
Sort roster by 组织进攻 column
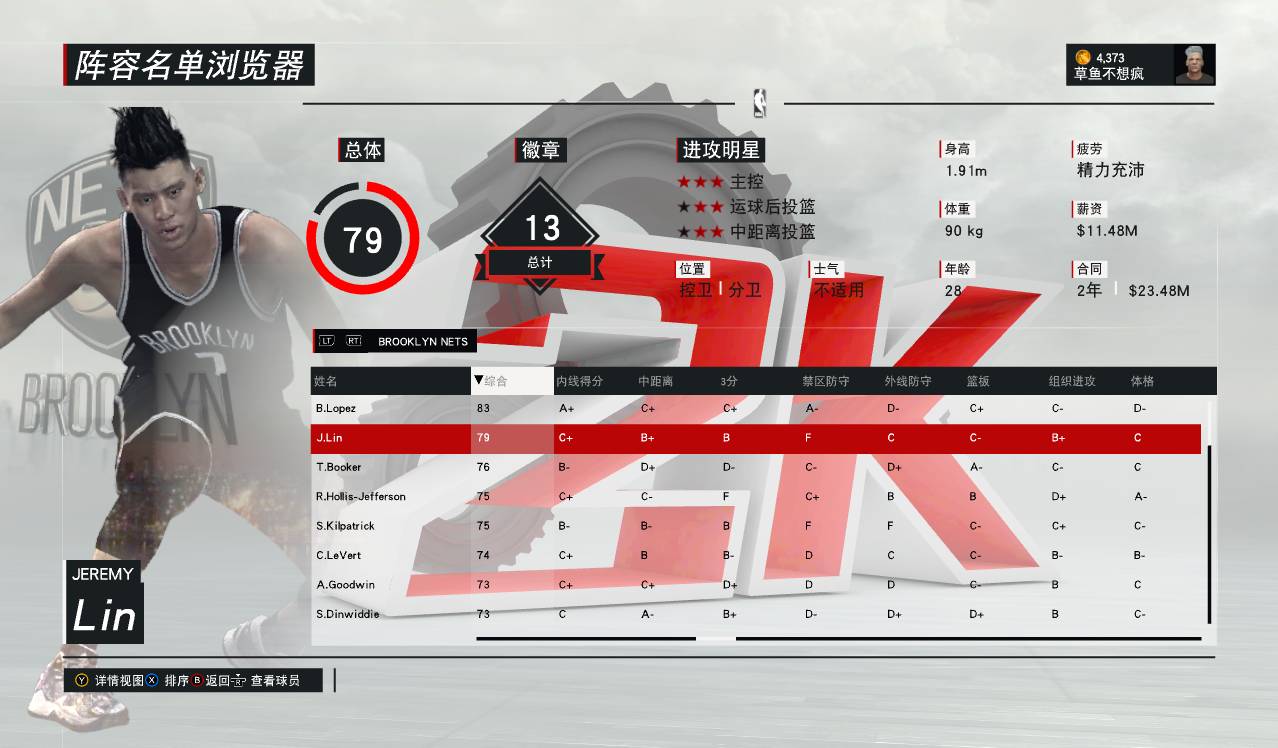pos(1072,381)
